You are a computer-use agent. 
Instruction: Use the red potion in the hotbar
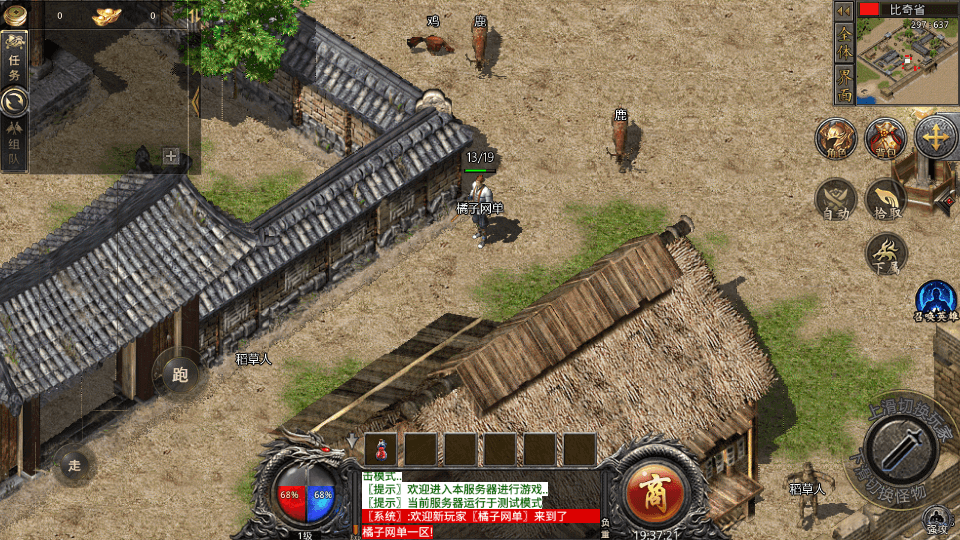[382, 449]
